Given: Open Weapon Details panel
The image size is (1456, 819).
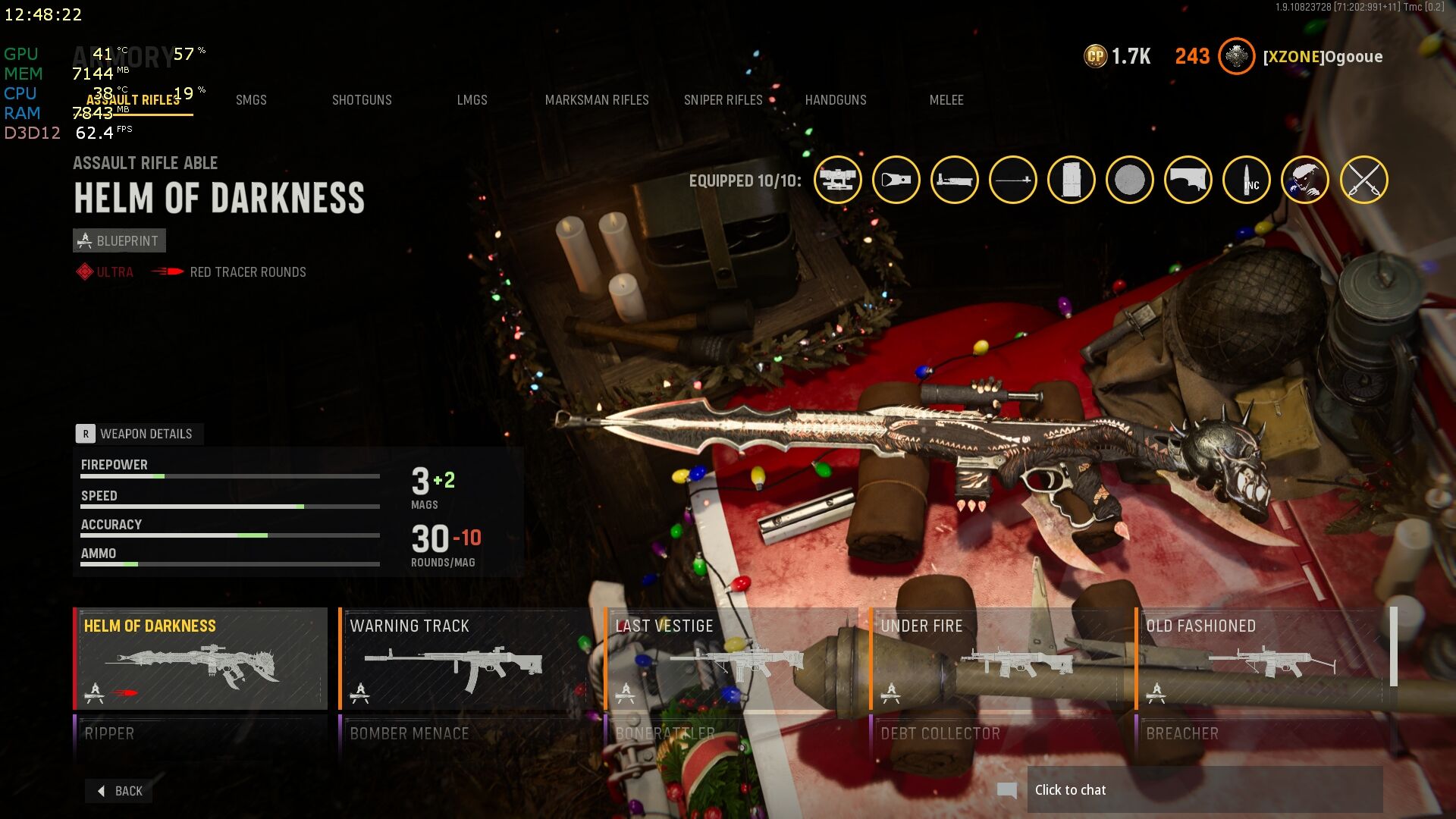Looking at the screenshot, I should 138,434.
